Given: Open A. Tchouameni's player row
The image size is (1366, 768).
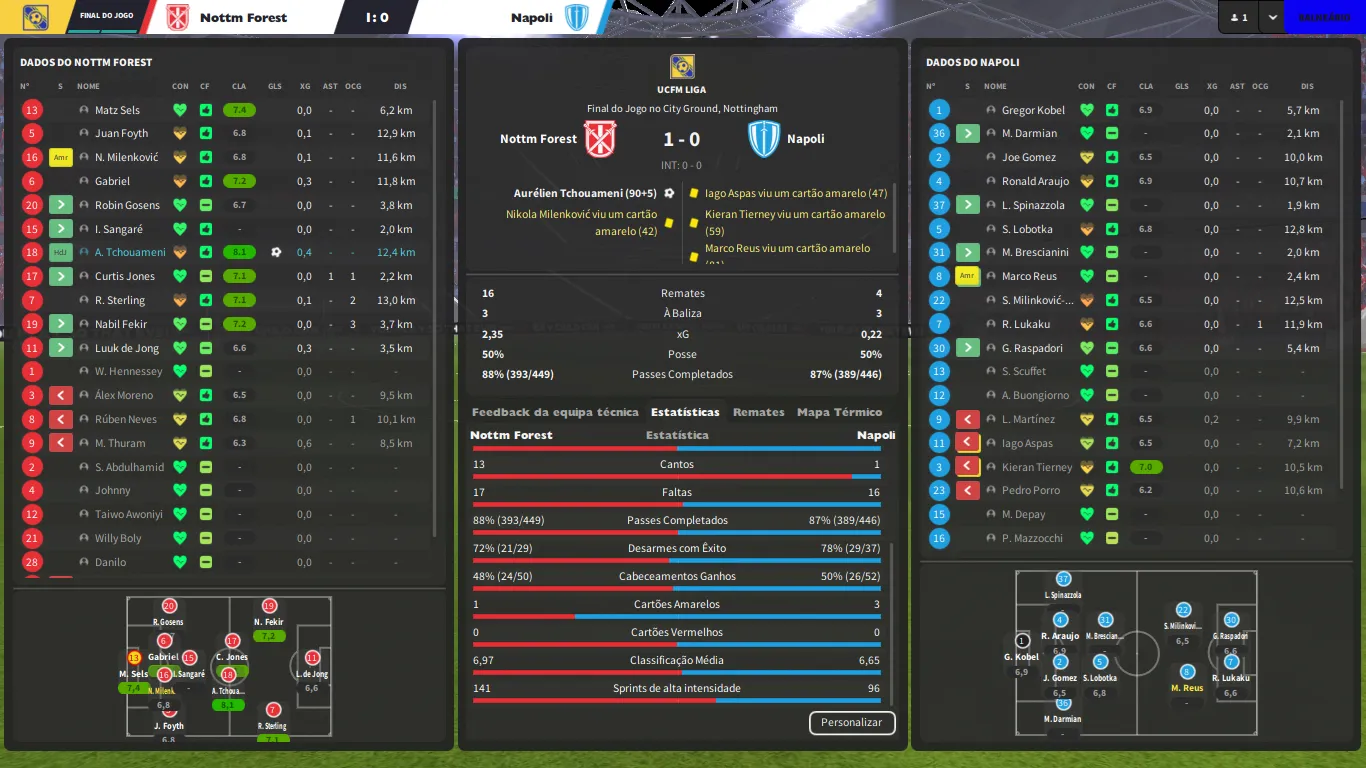Looking at the screenshot, I should [x=130, y=253].
